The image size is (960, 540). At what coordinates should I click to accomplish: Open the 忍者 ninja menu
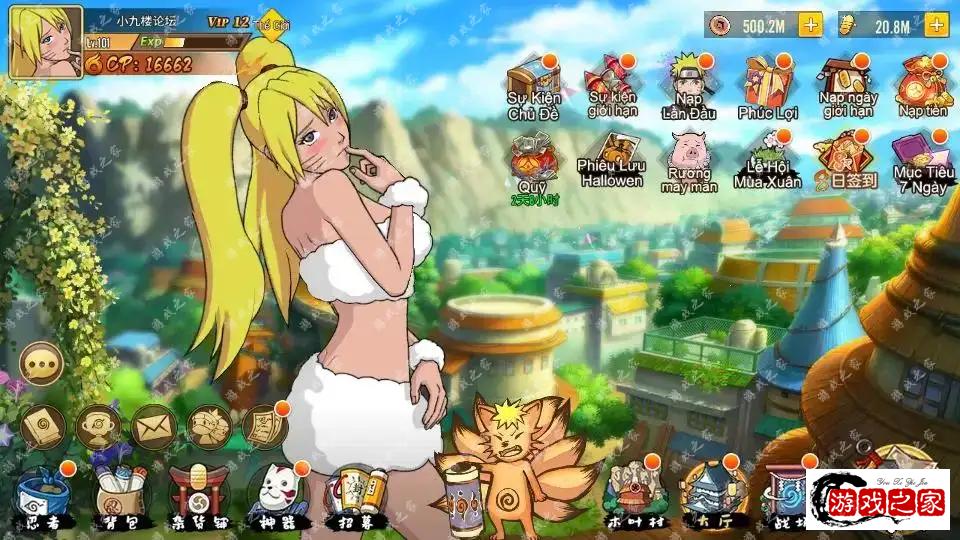44,496
